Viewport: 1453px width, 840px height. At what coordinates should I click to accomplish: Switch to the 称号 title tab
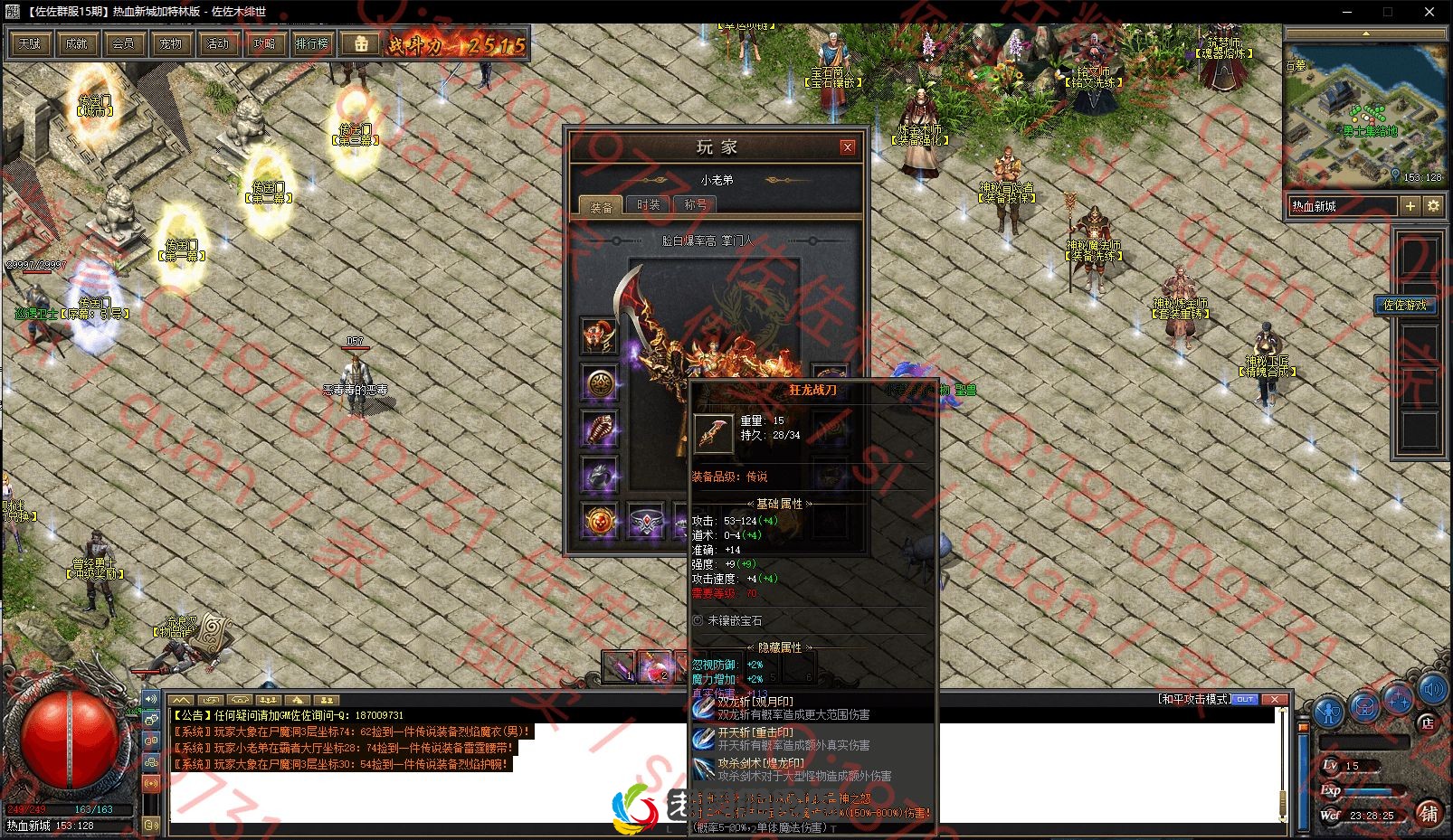pyautogui.click(x=696, y=205)
